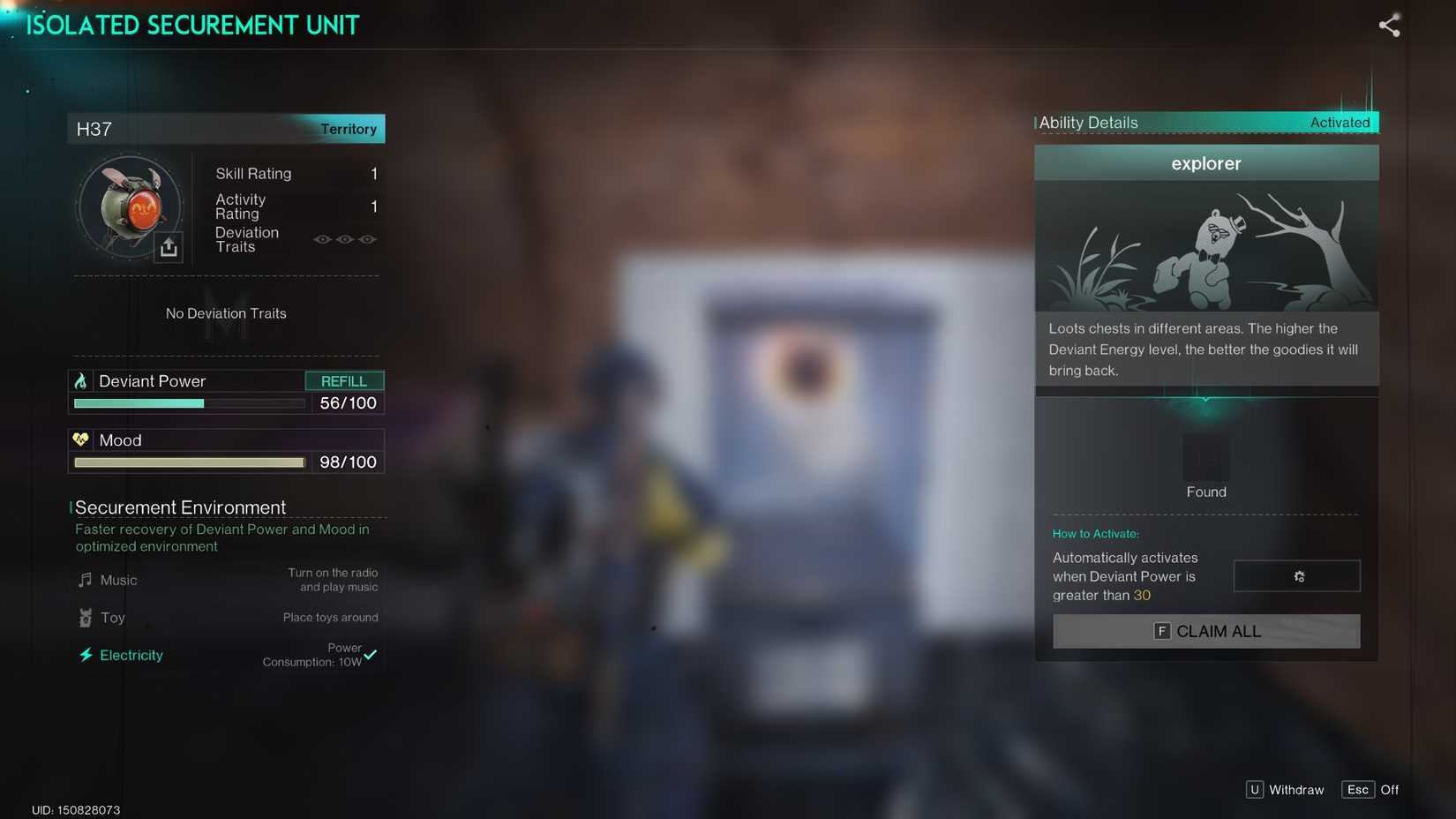Toggle the Activated status in Ability Details

pos(1340,123)
